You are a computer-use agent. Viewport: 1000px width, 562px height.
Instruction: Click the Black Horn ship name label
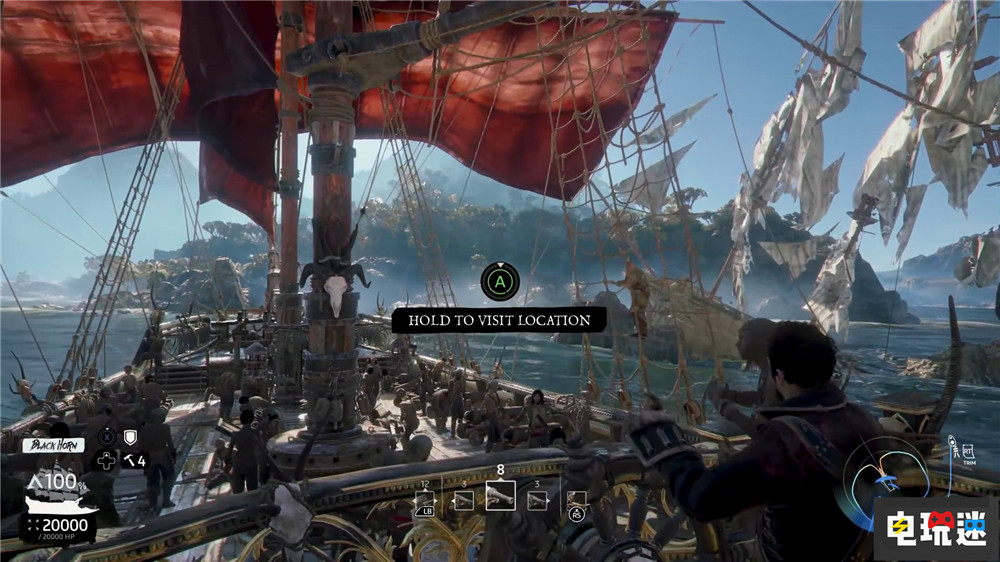(53, 445)
